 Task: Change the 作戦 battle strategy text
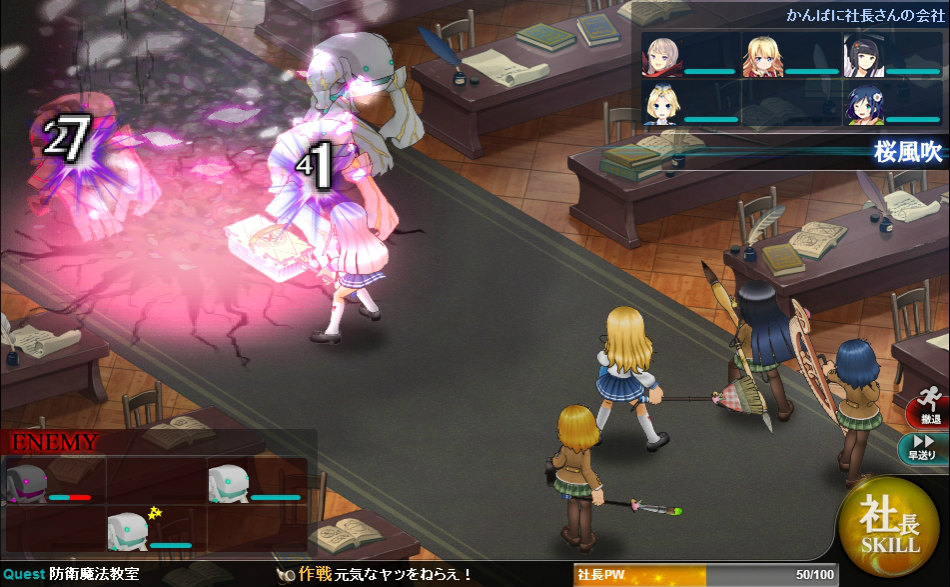click(x=385, y=574)
